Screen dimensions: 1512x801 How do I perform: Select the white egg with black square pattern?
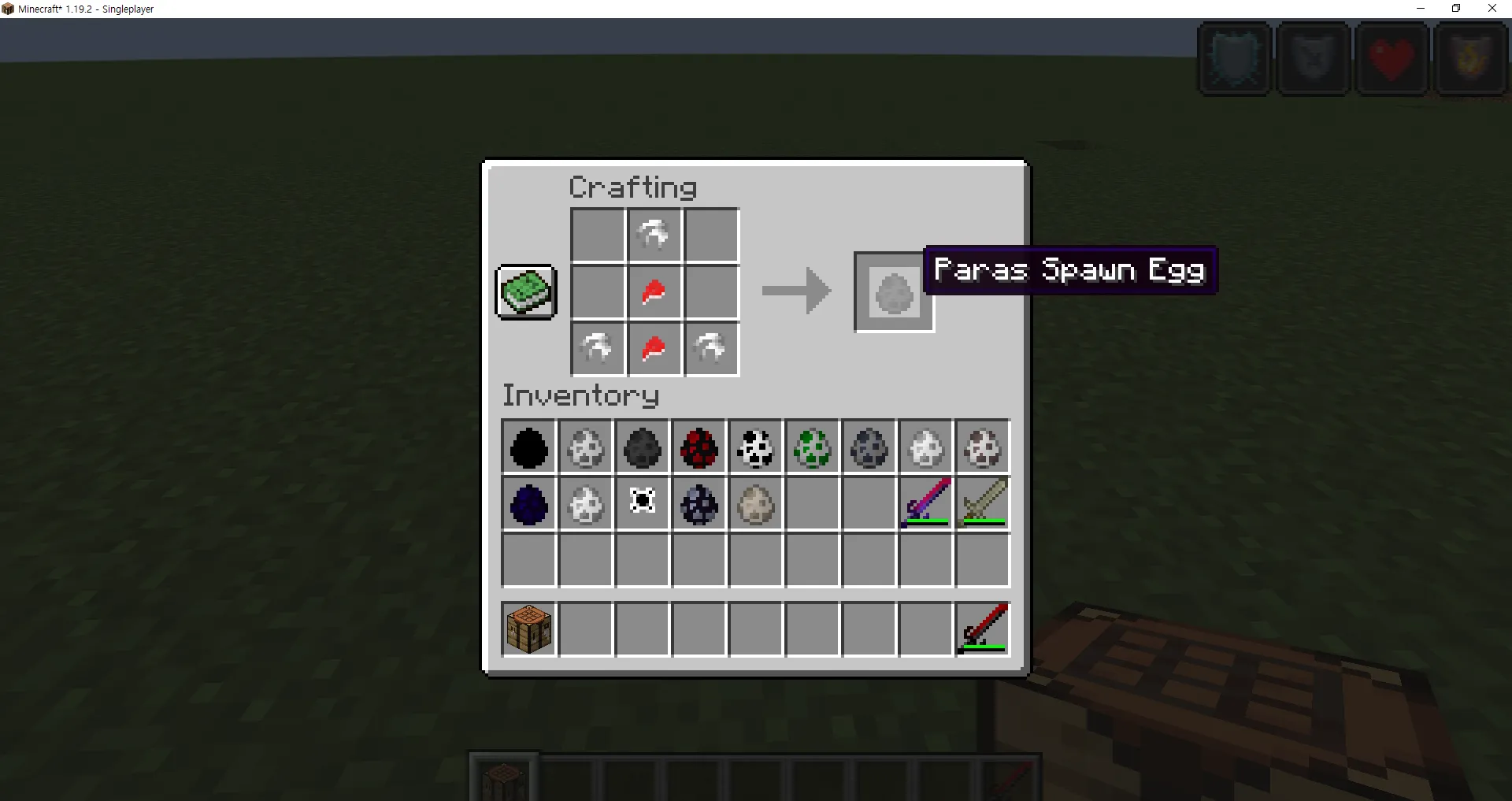642,504
